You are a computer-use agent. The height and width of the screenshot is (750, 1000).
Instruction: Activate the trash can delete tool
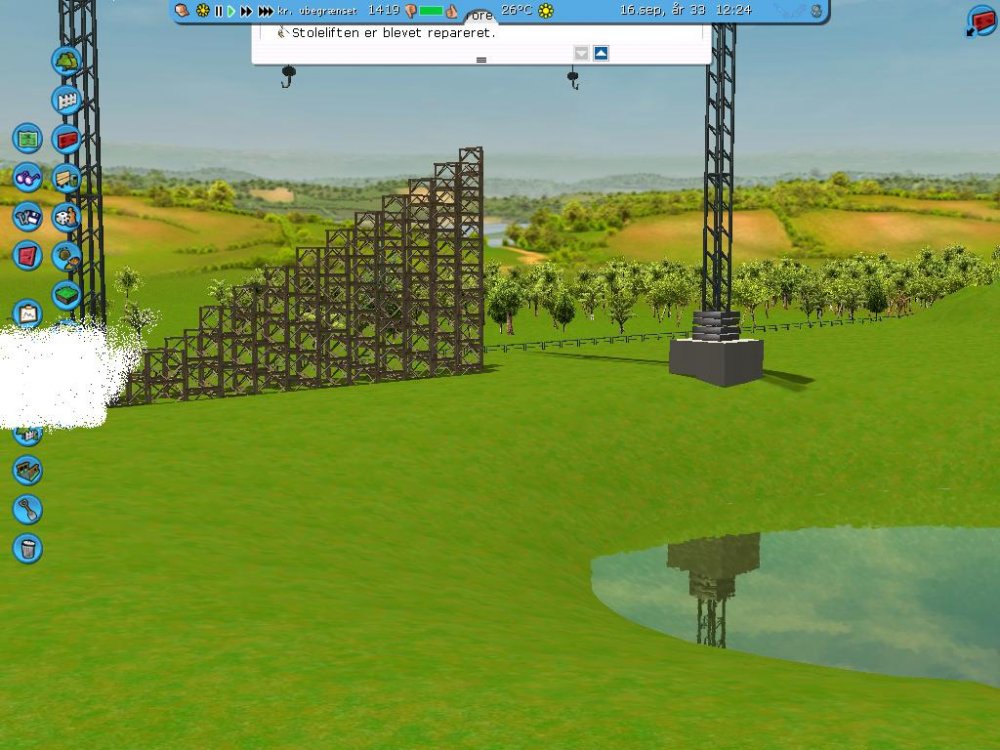pyautogui.click(x=27, y=548)
